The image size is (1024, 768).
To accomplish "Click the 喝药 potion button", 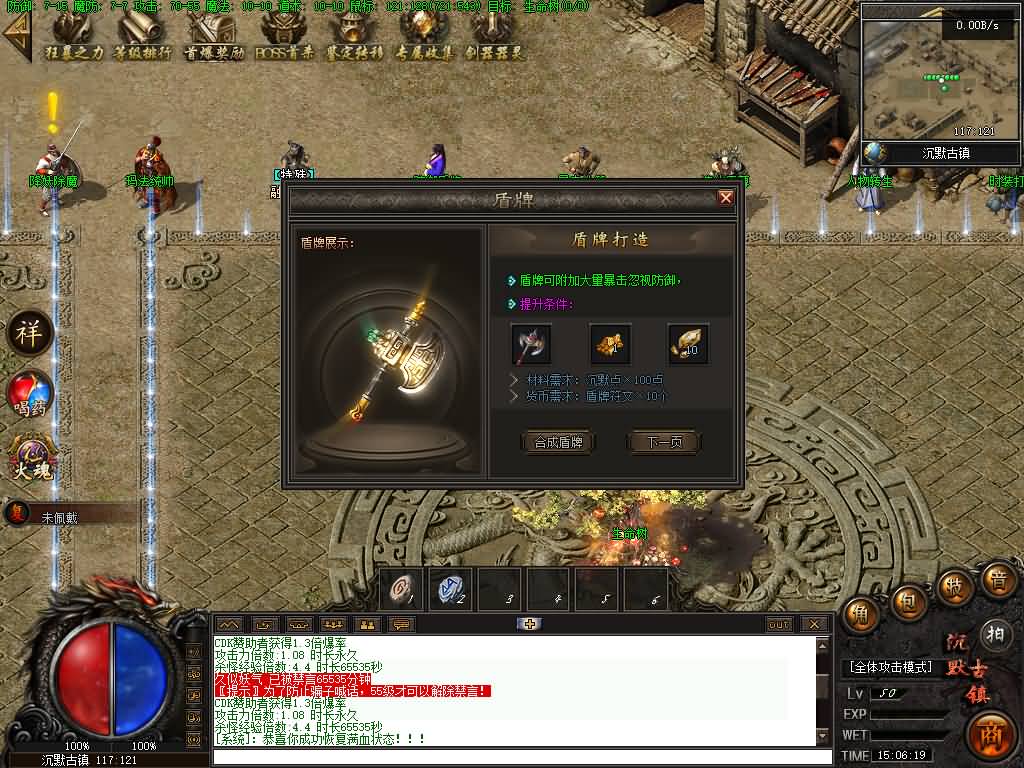I will click(30, 393).
